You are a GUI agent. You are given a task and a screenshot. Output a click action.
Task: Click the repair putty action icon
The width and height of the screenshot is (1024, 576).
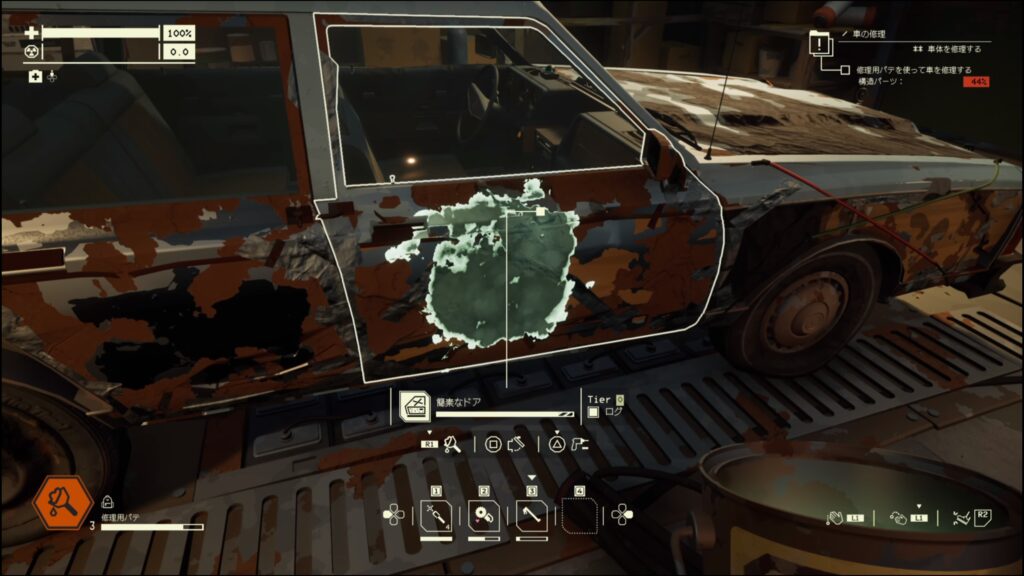tap(452, 444)
